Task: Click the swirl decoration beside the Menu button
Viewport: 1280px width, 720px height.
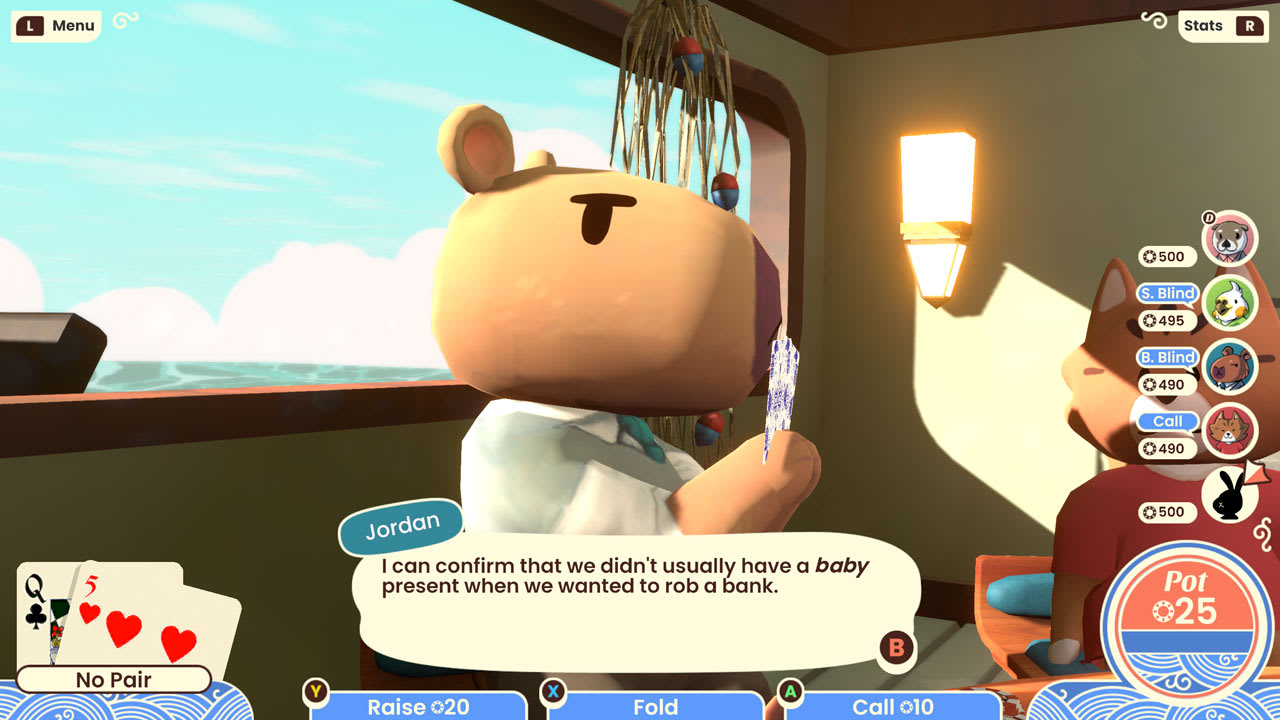Action: point(125,19)
